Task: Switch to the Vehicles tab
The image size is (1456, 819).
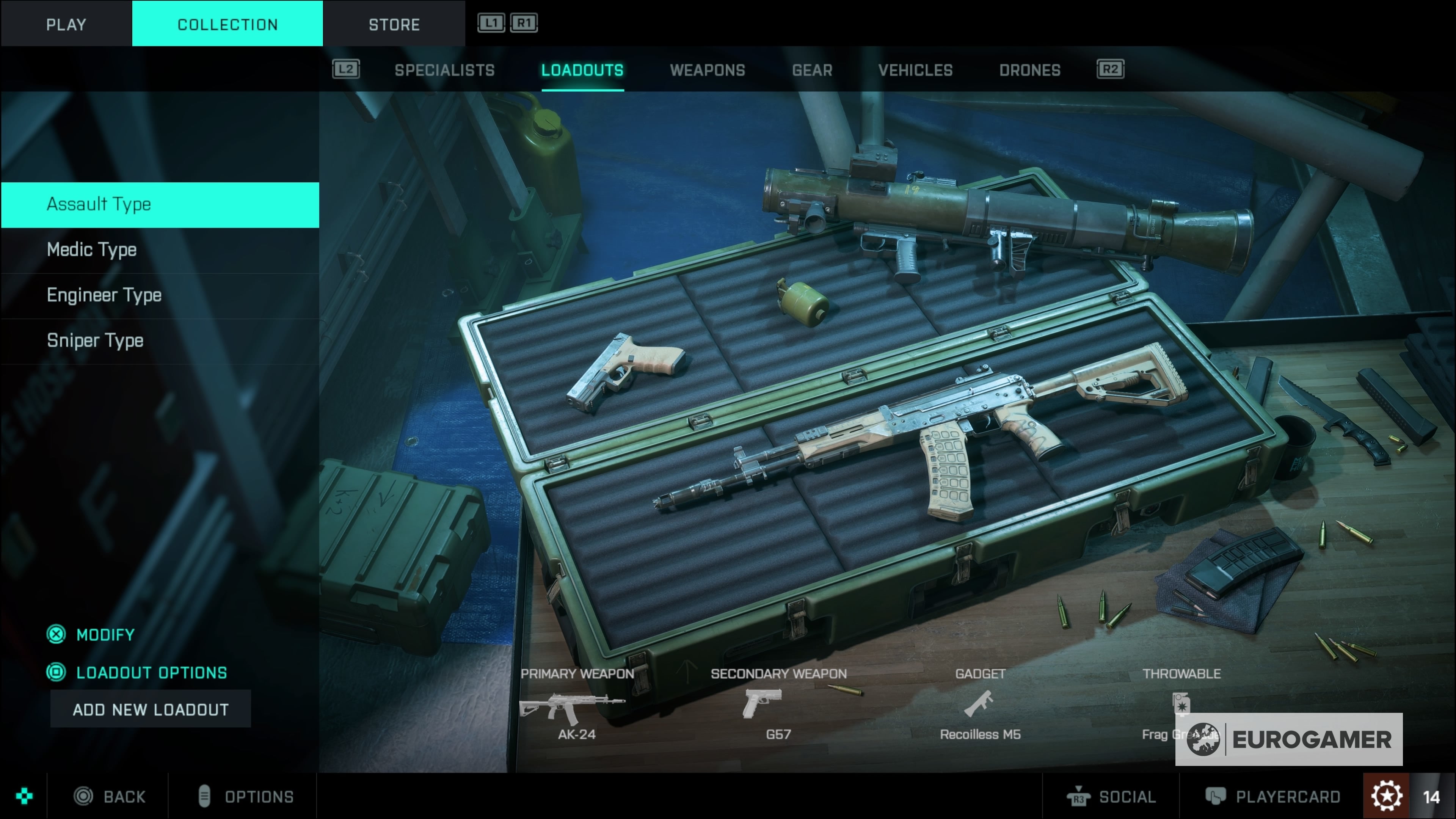Action: (915, 70)
